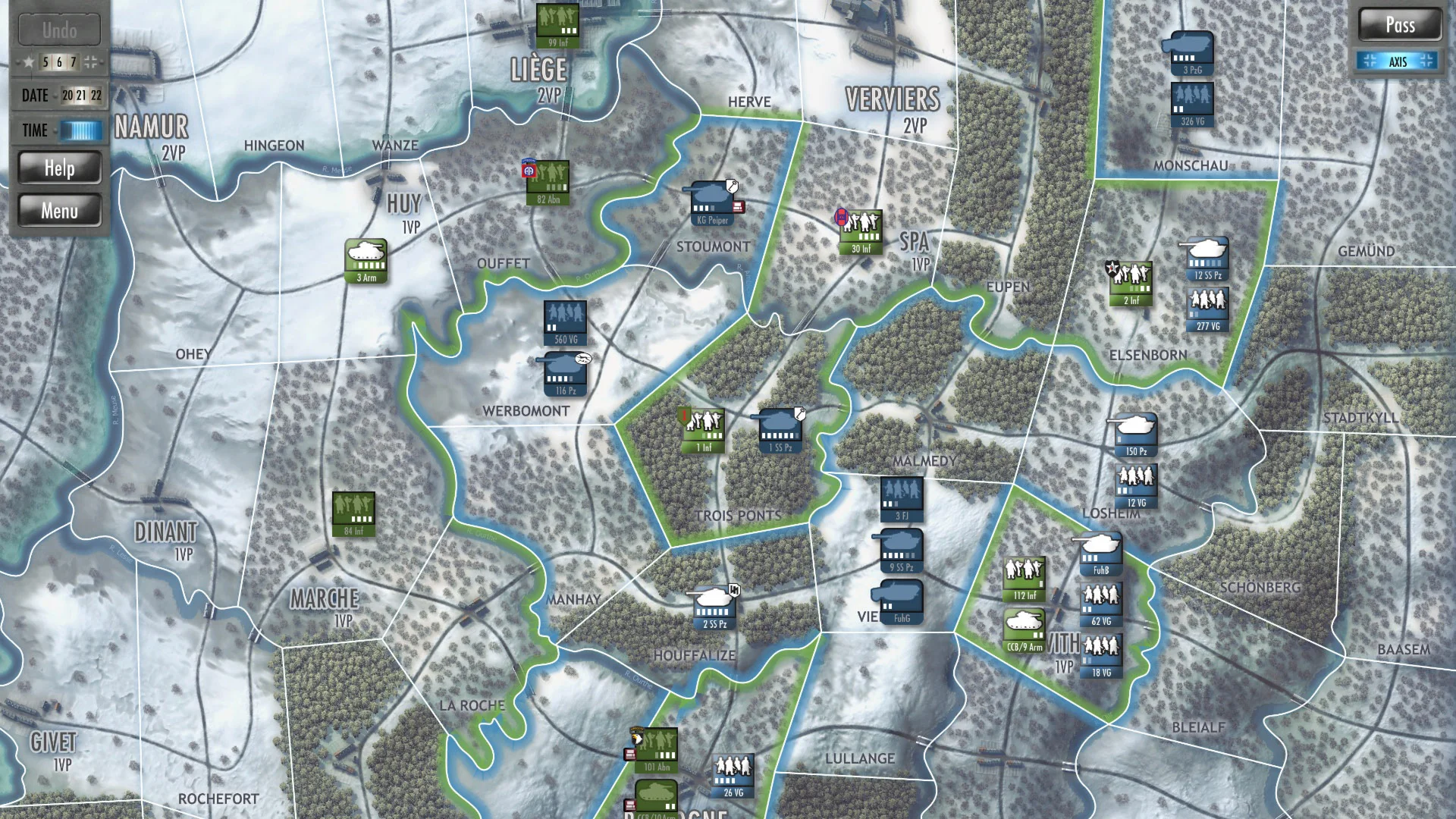This screenshot has width=1456, height=819.
Task: Open the Help screen
Action: 61,168
